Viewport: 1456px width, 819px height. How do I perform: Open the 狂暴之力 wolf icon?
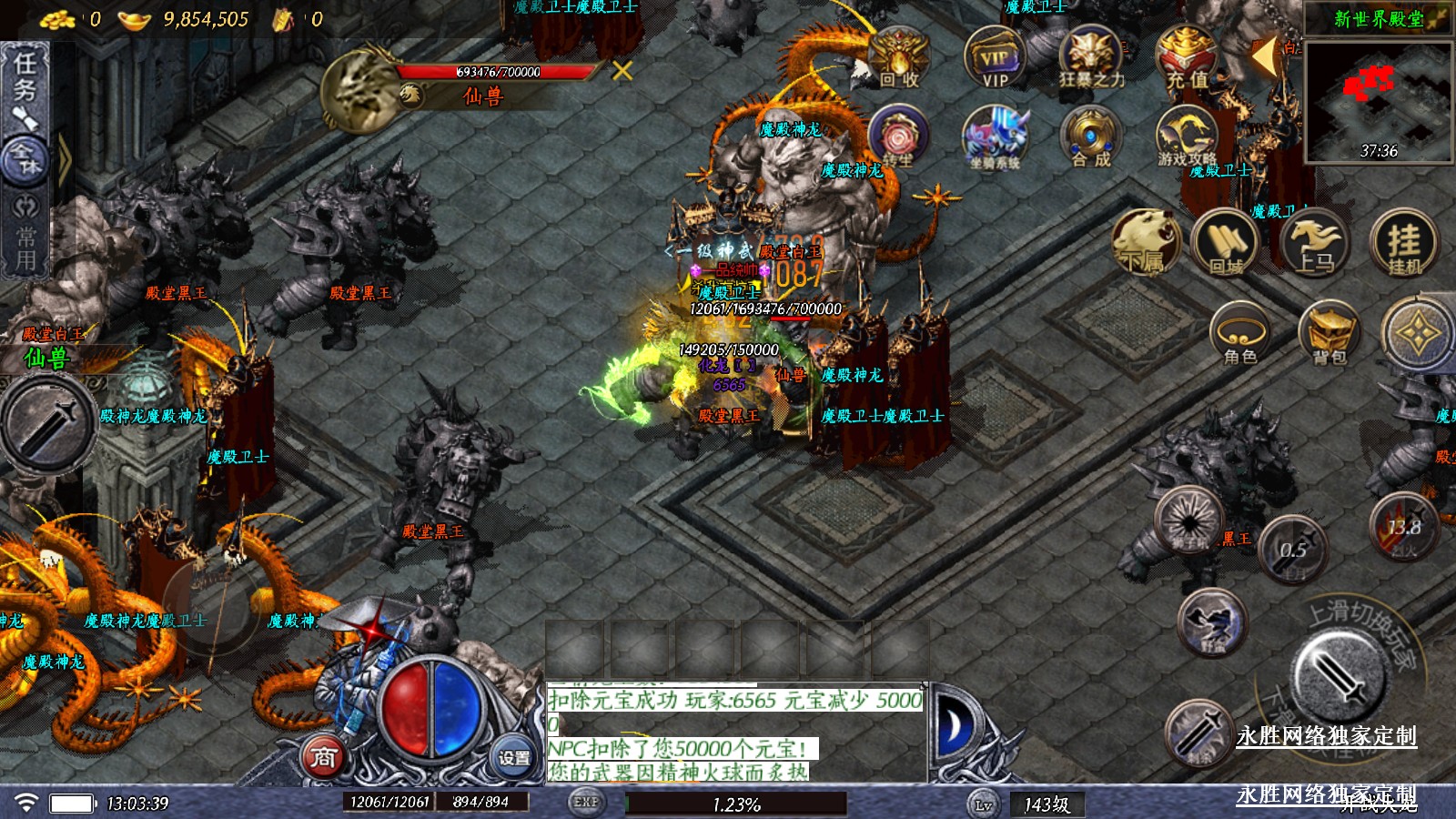pos(1091,57)
